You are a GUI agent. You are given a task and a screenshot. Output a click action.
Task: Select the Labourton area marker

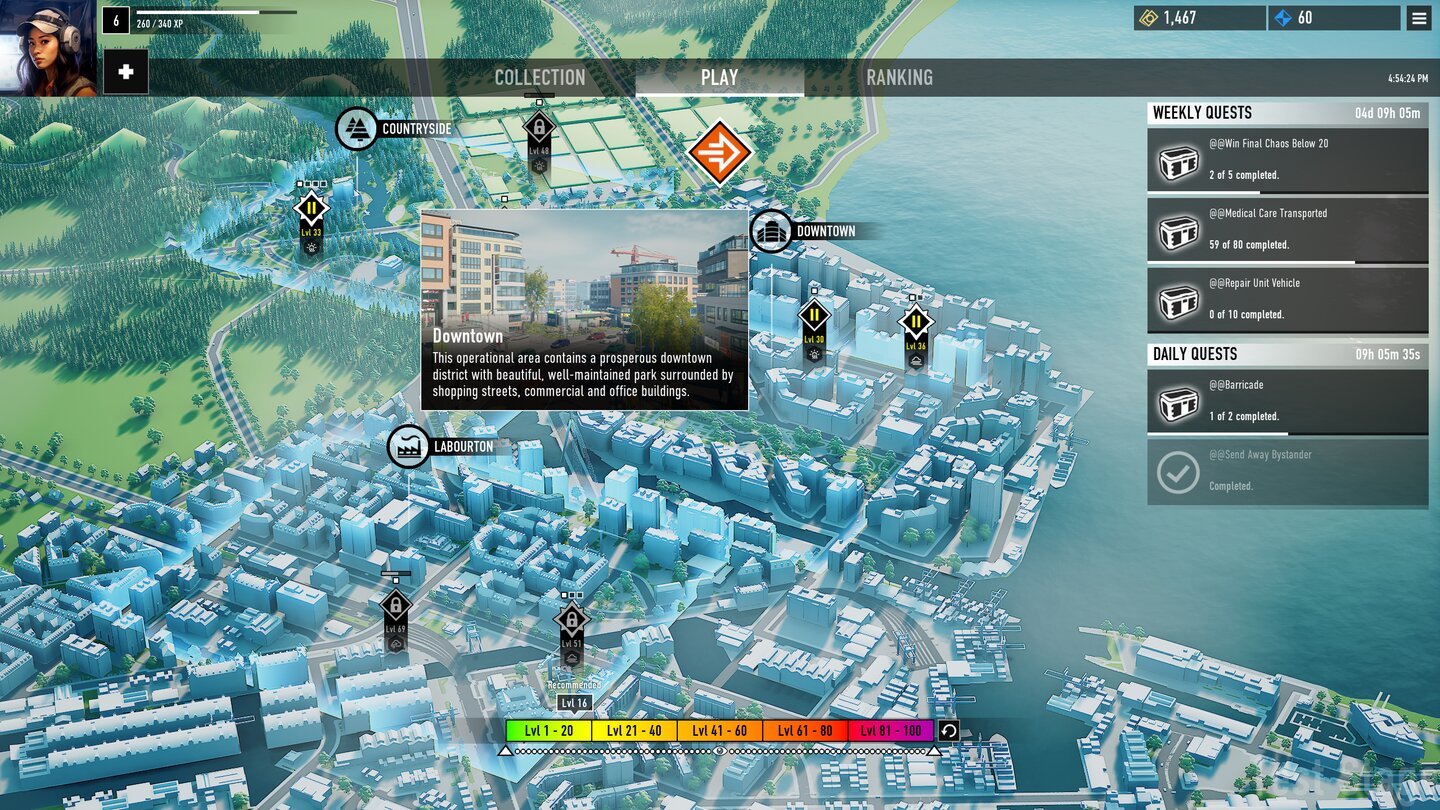409,447
